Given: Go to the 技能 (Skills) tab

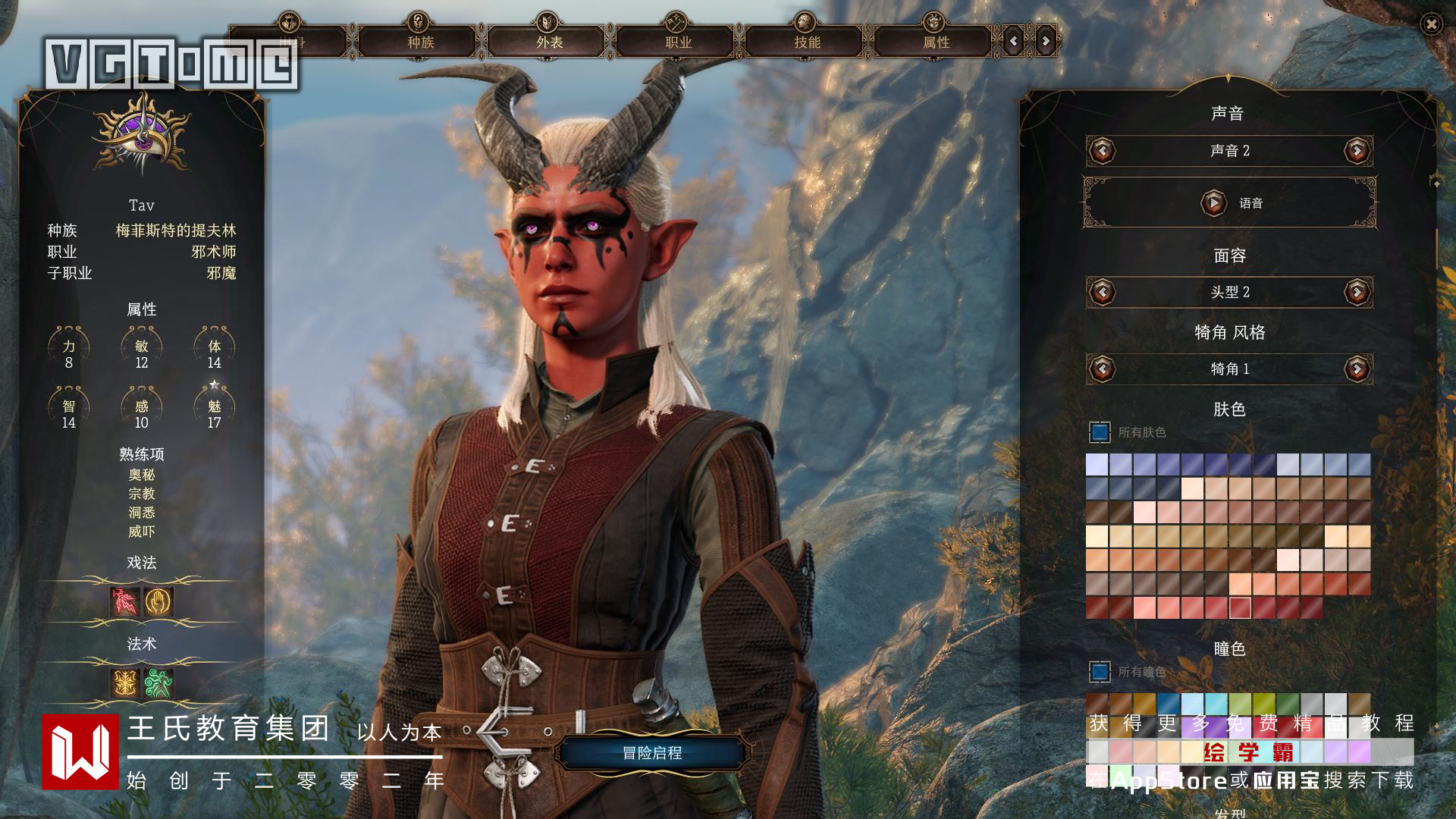Looking at the screenshot, I should [x=807, y=42].
